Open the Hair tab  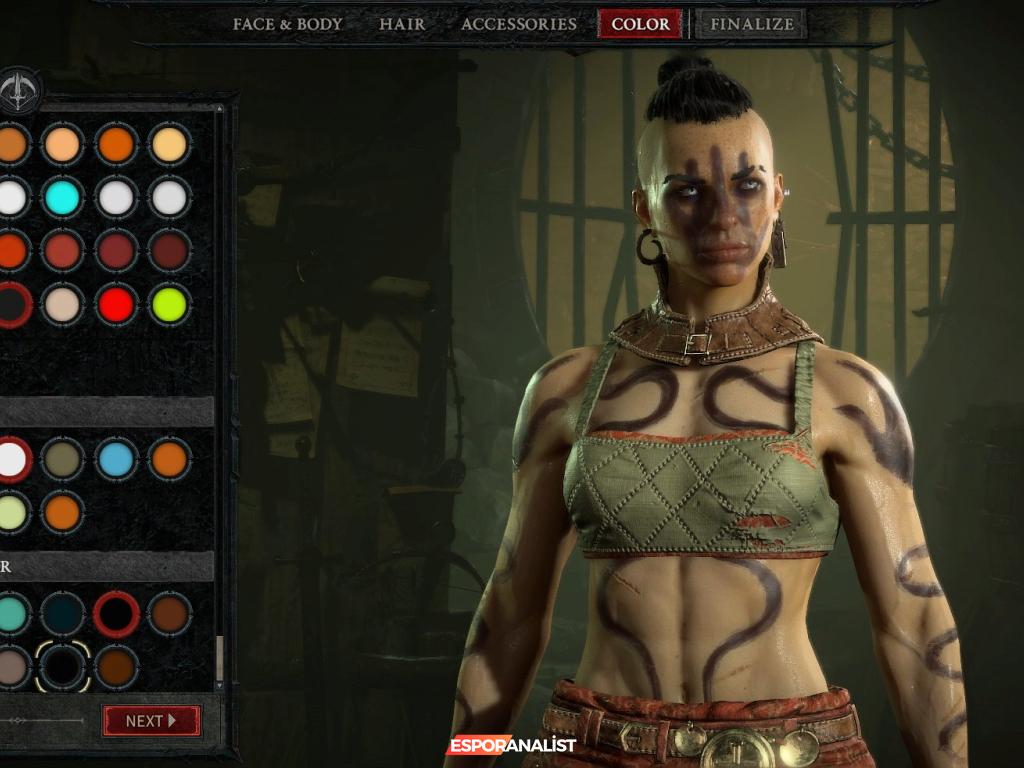tap(402, 24)
